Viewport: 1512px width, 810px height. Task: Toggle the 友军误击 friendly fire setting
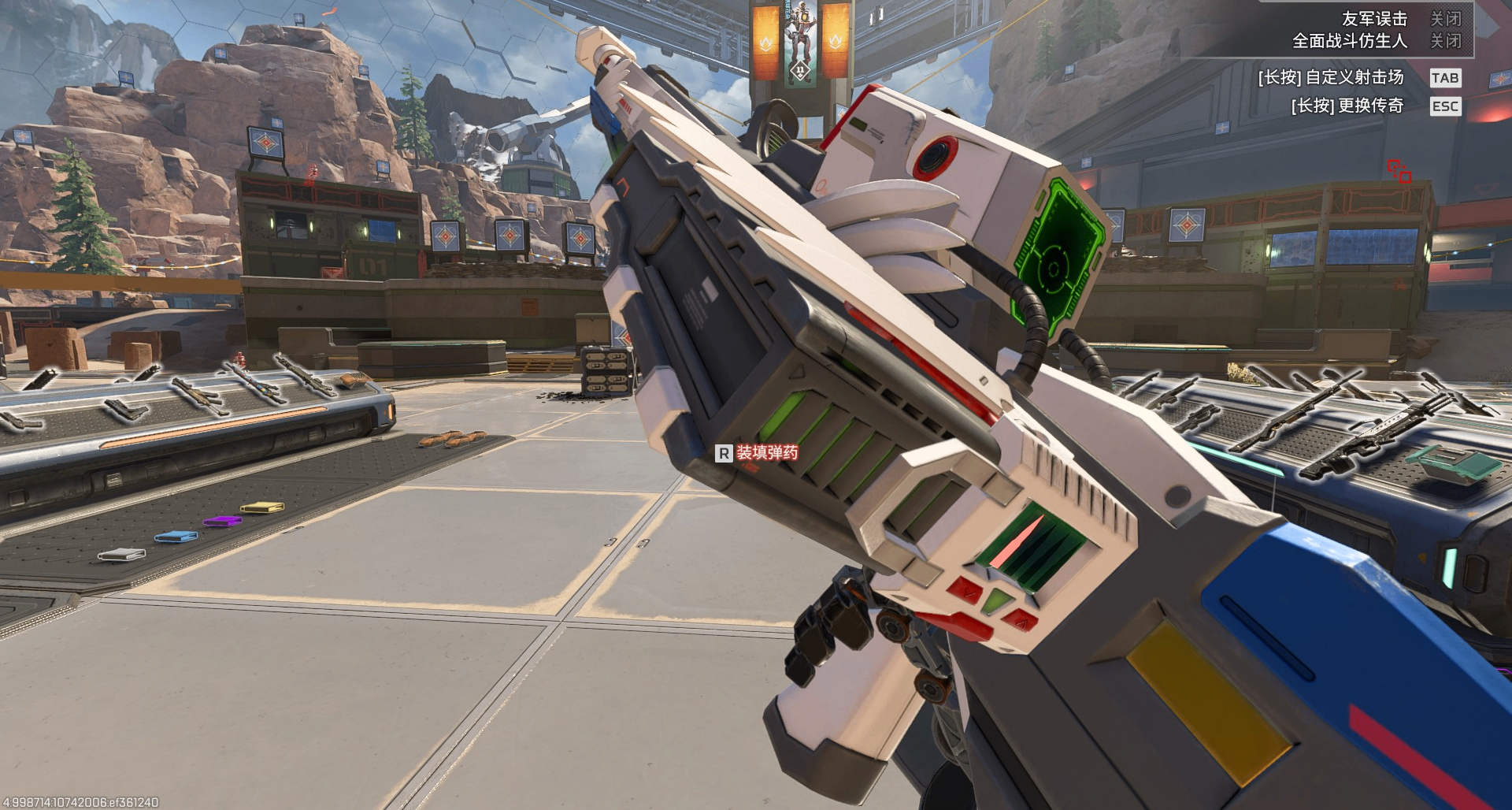click(x=1445, y=18)
